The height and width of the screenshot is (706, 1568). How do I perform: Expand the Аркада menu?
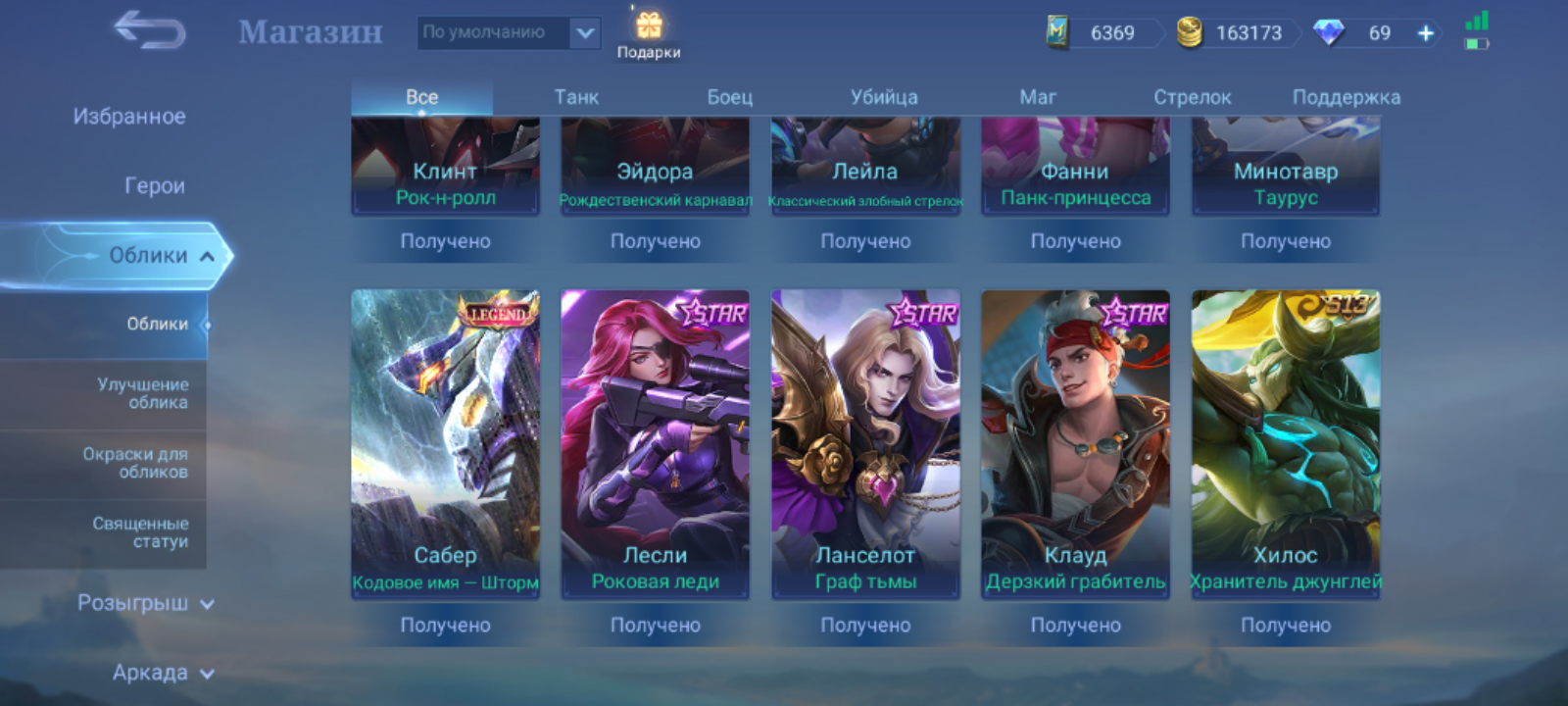click(x=162, y=673)
